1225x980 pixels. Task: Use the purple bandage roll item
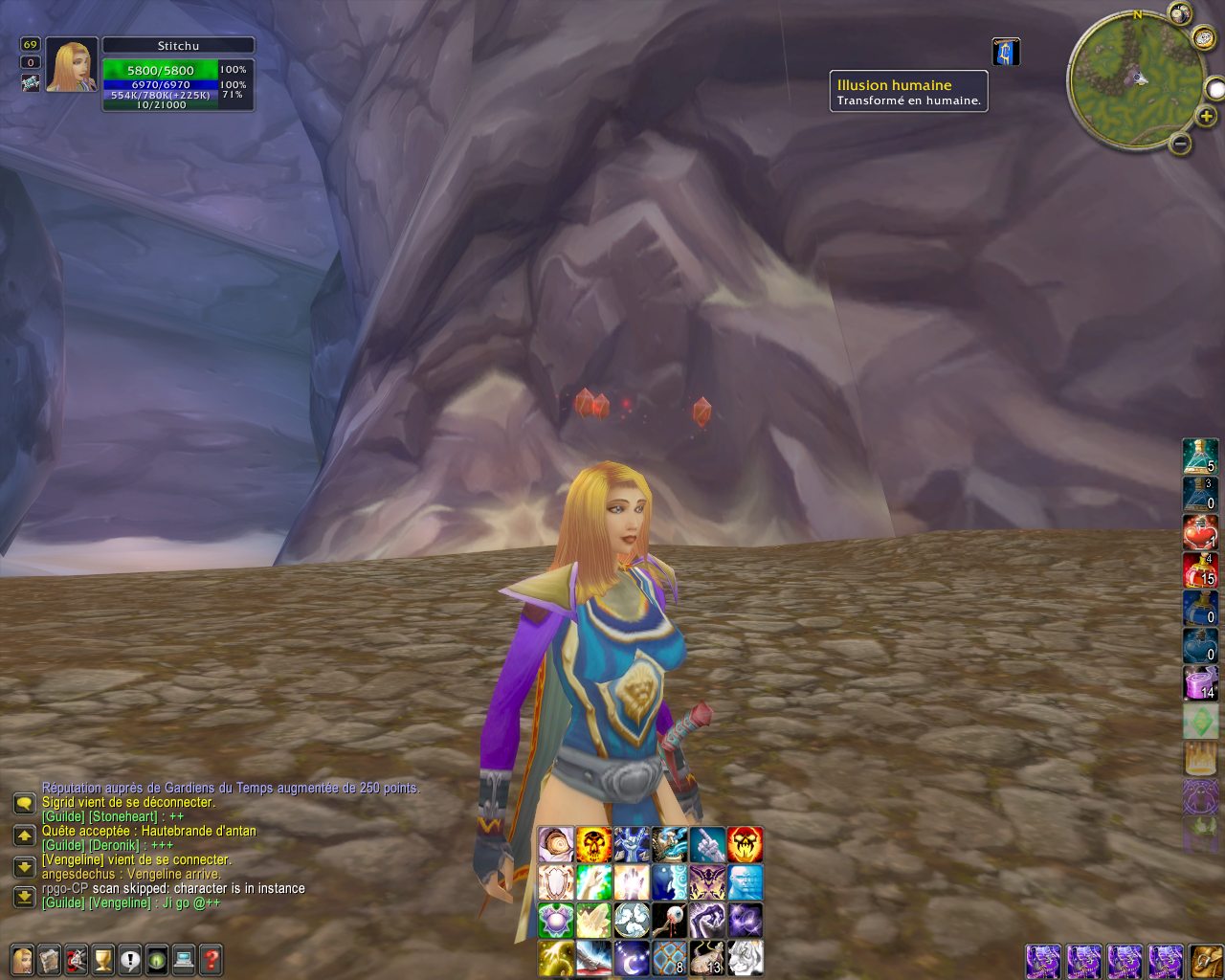point(1200,682)
